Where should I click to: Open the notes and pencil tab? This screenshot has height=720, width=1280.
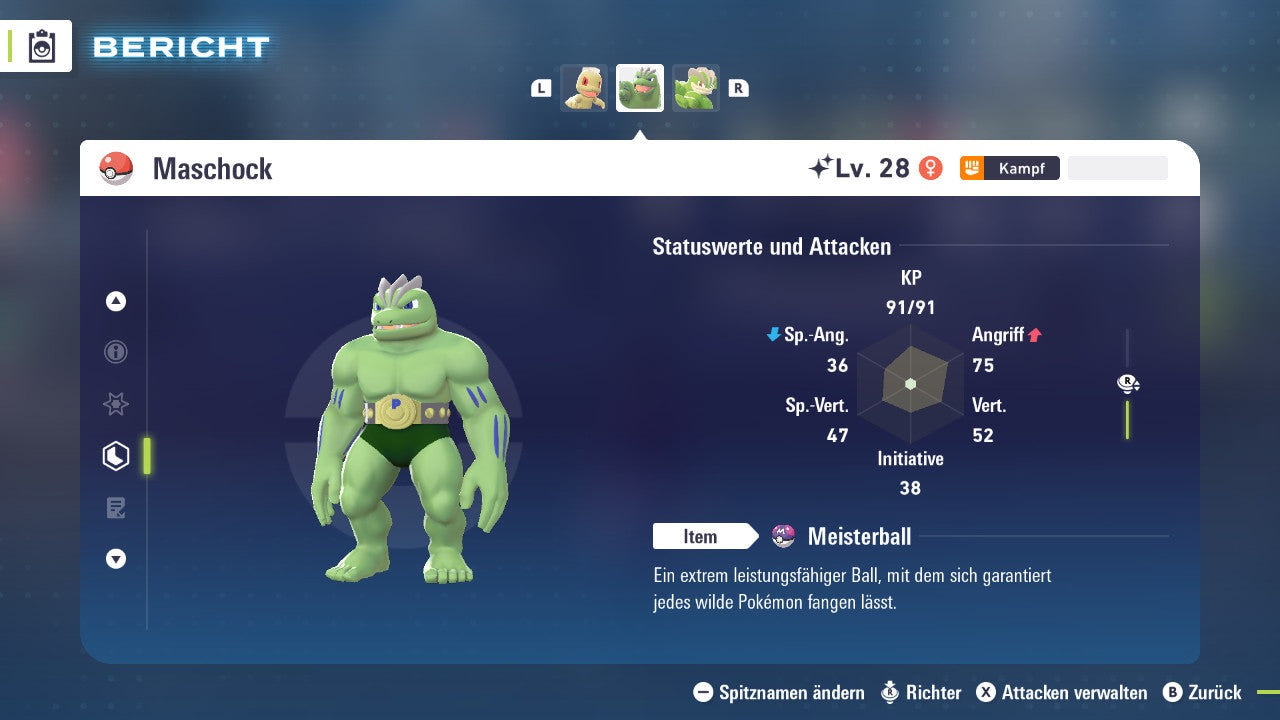pyautogui.click(x=116, y=508)
